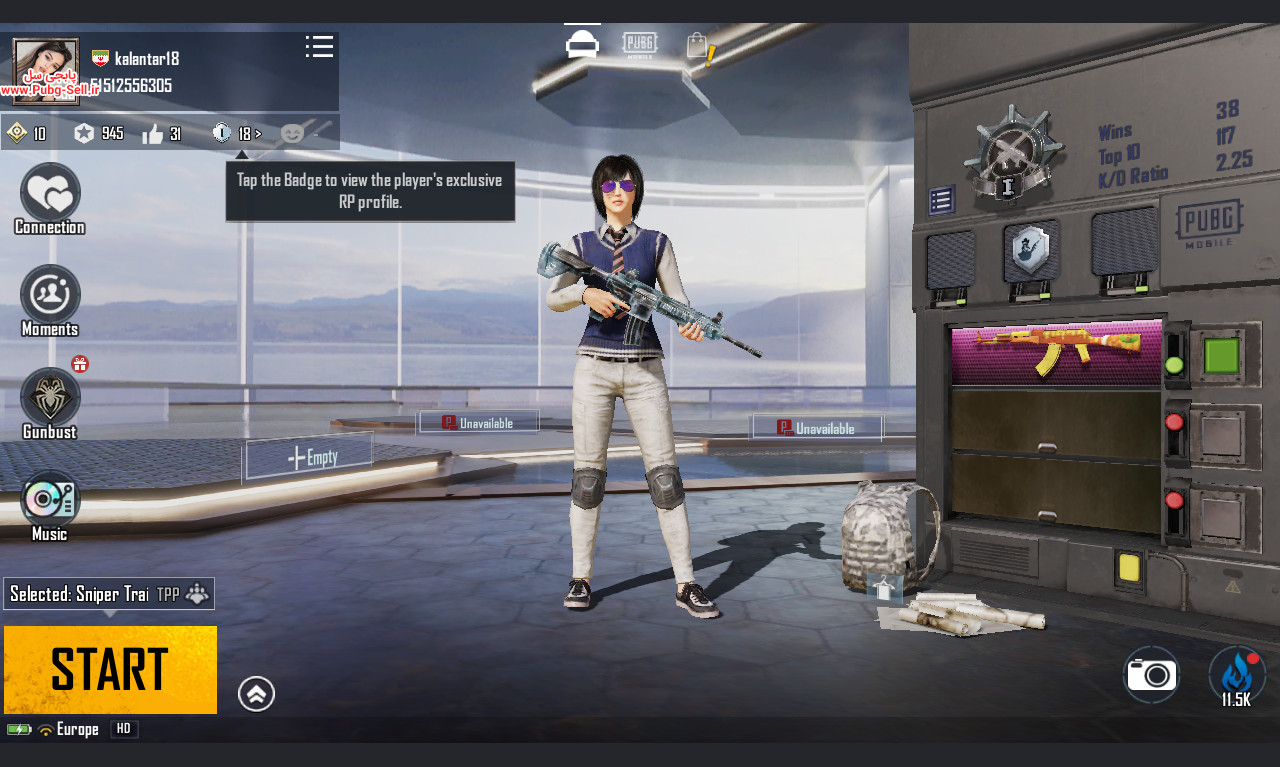Open the Gunbust event

(50, 398)
